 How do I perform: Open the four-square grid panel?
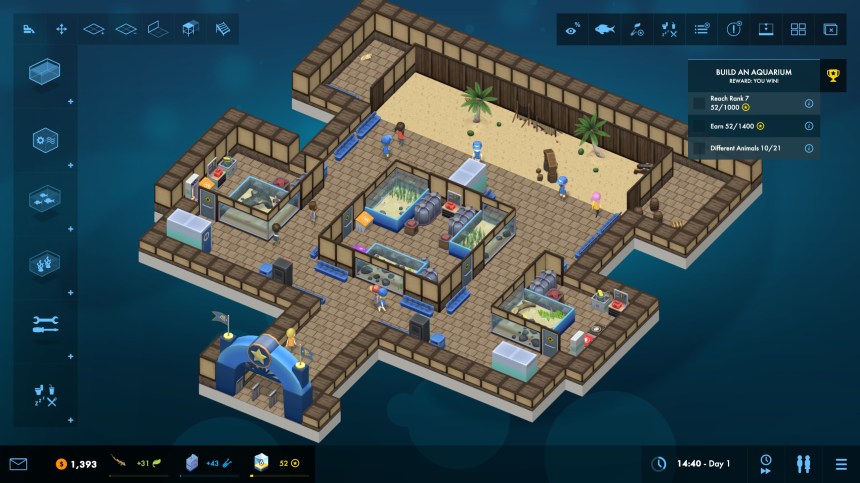[798, 29]
